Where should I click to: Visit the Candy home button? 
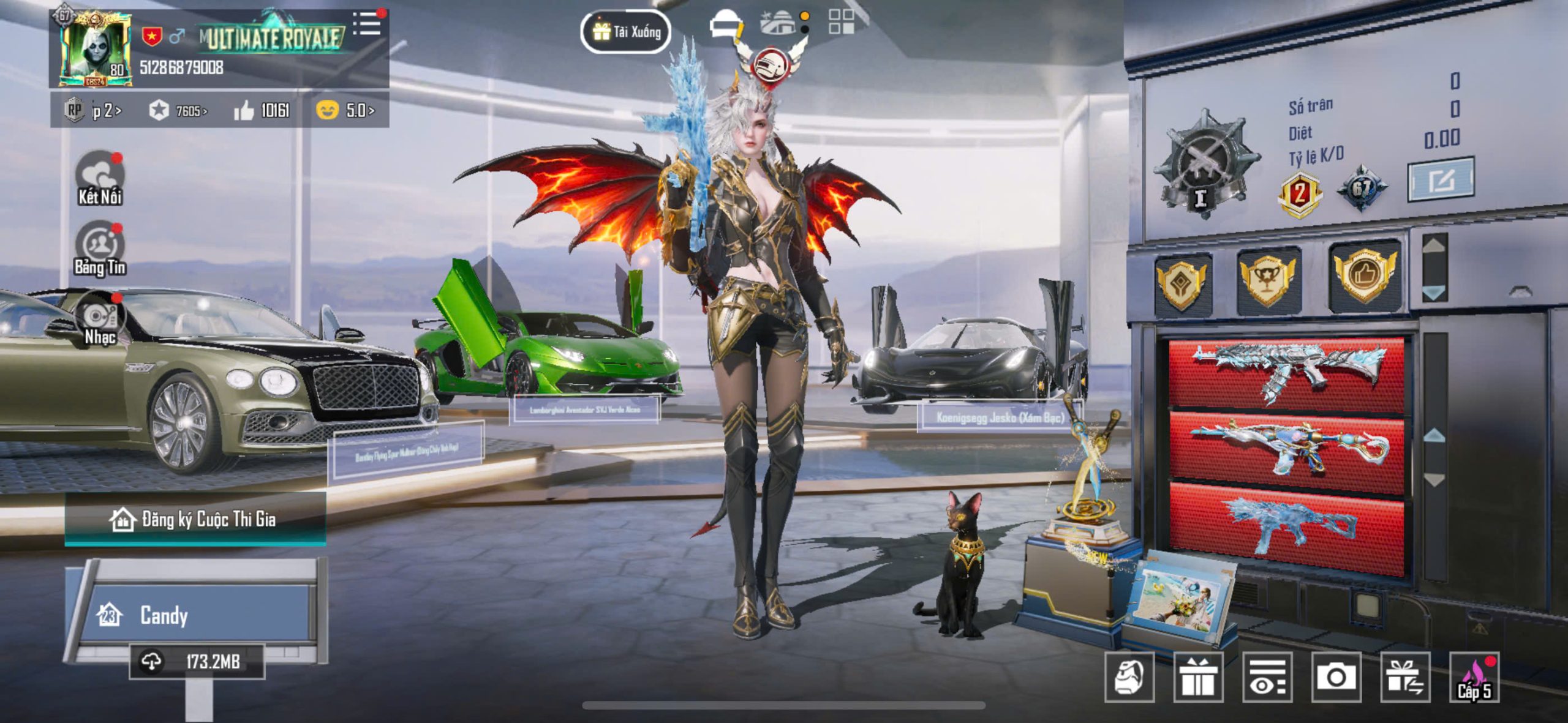(x=196, y=615)
